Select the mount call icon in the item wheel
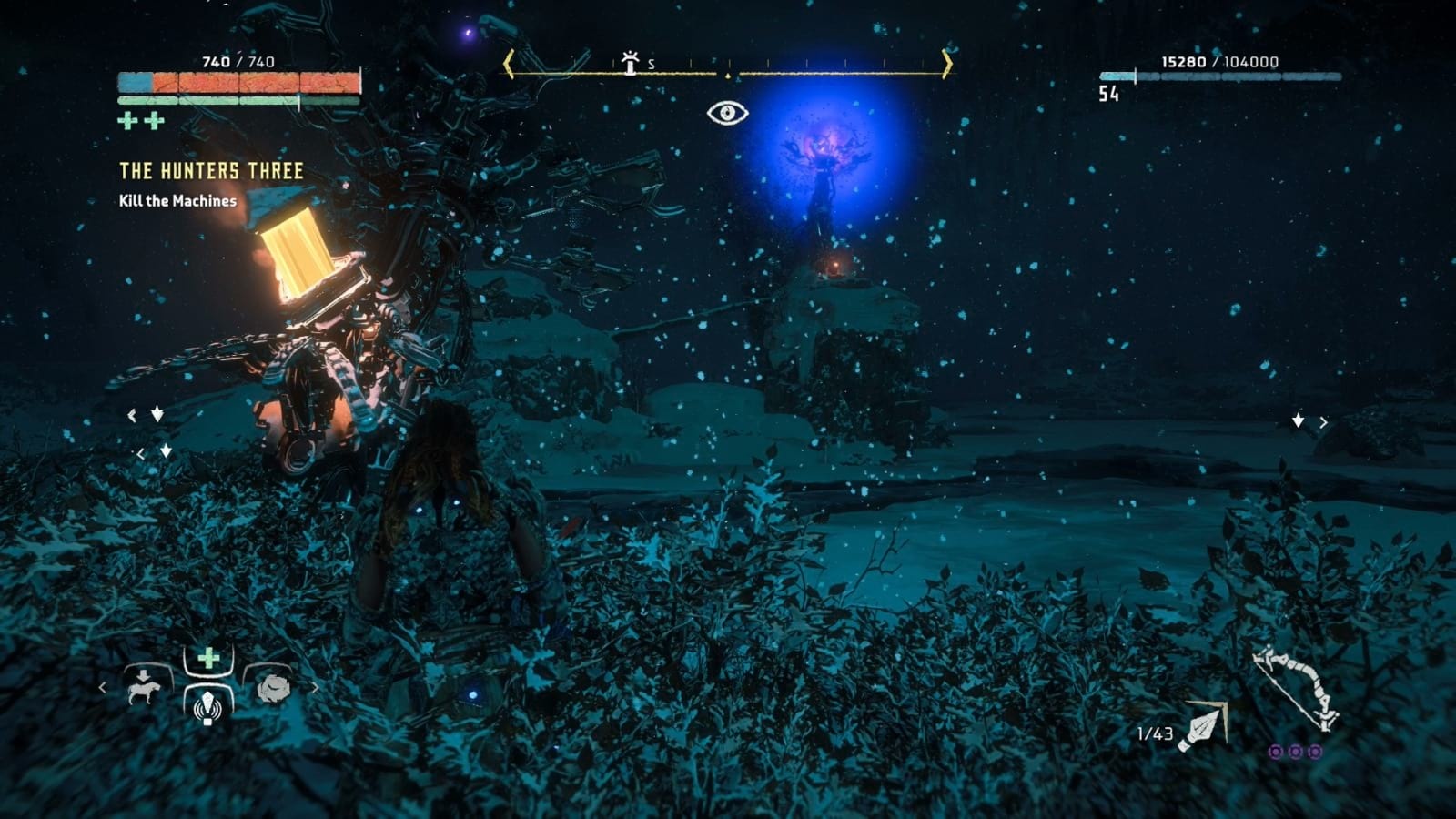 (x=144, y=688)
